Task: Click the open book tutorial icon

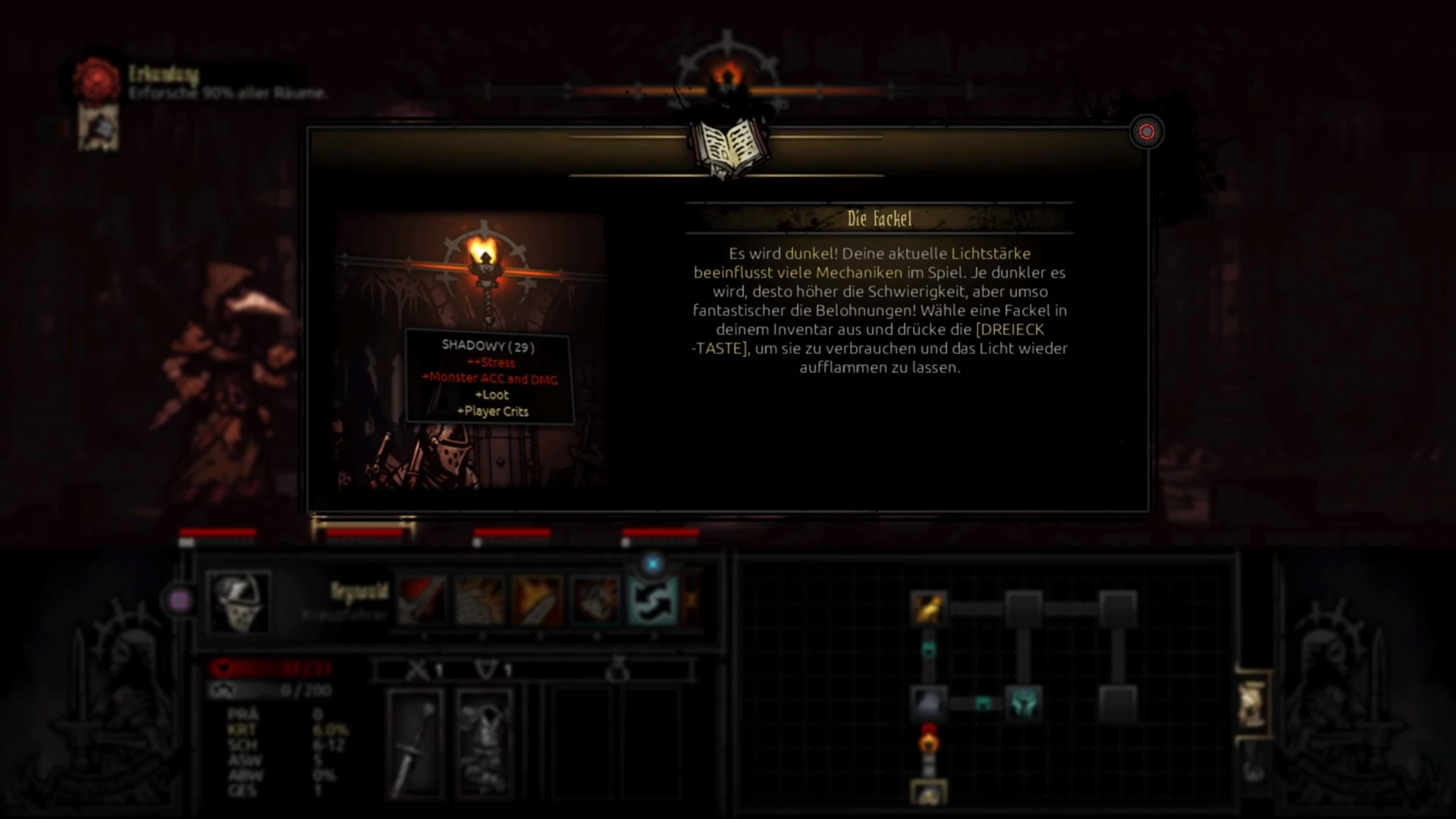Action: coord(728,146)
